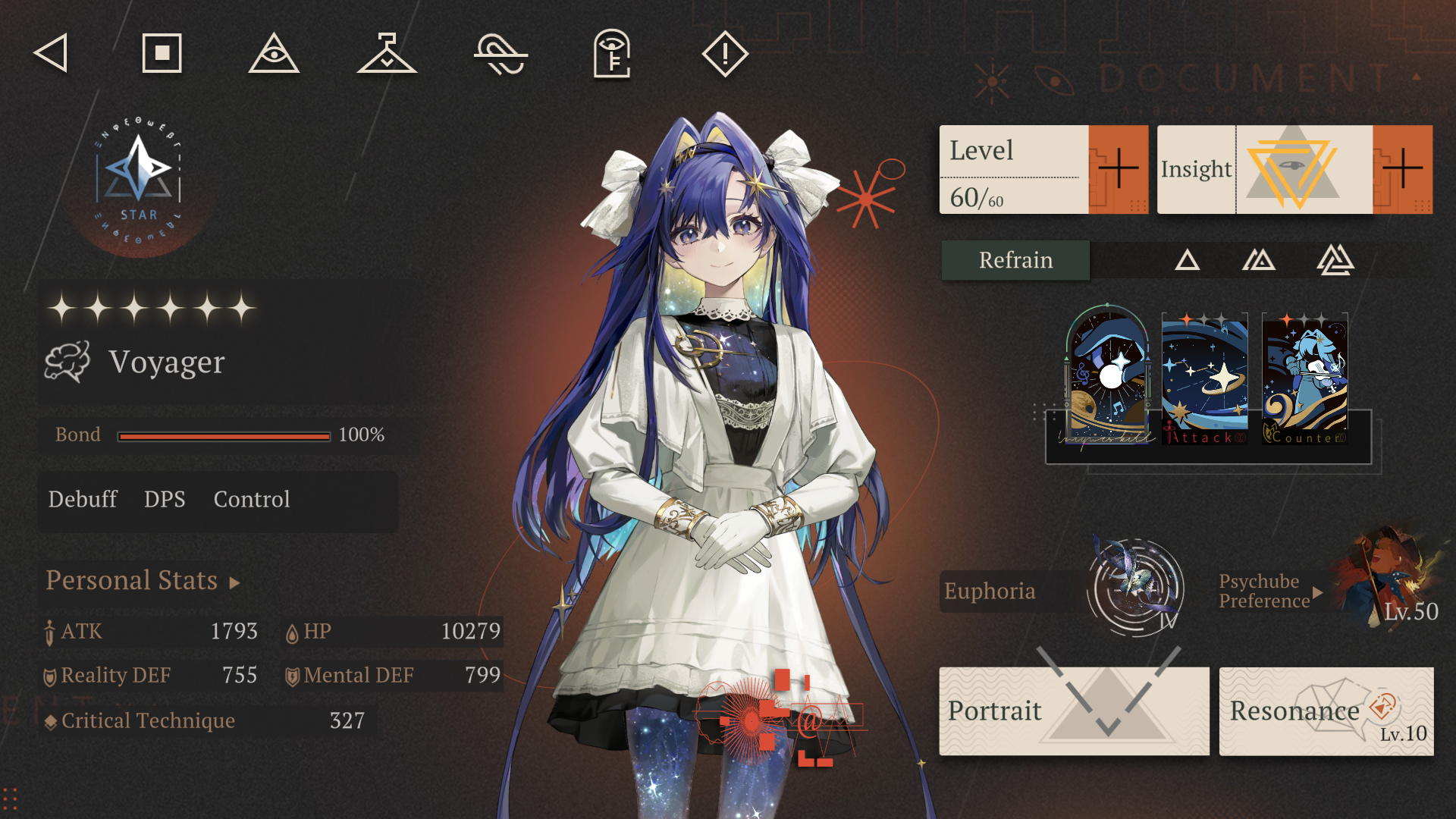Increase character Level with plus button
1456x819 pixels.
click(x=1118, y=169)
